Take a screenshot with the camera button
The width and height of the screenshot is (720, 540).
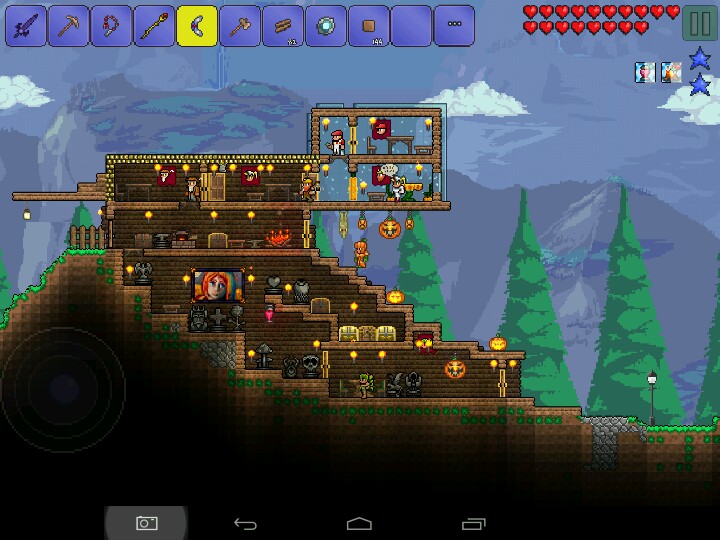pos(146,523)
